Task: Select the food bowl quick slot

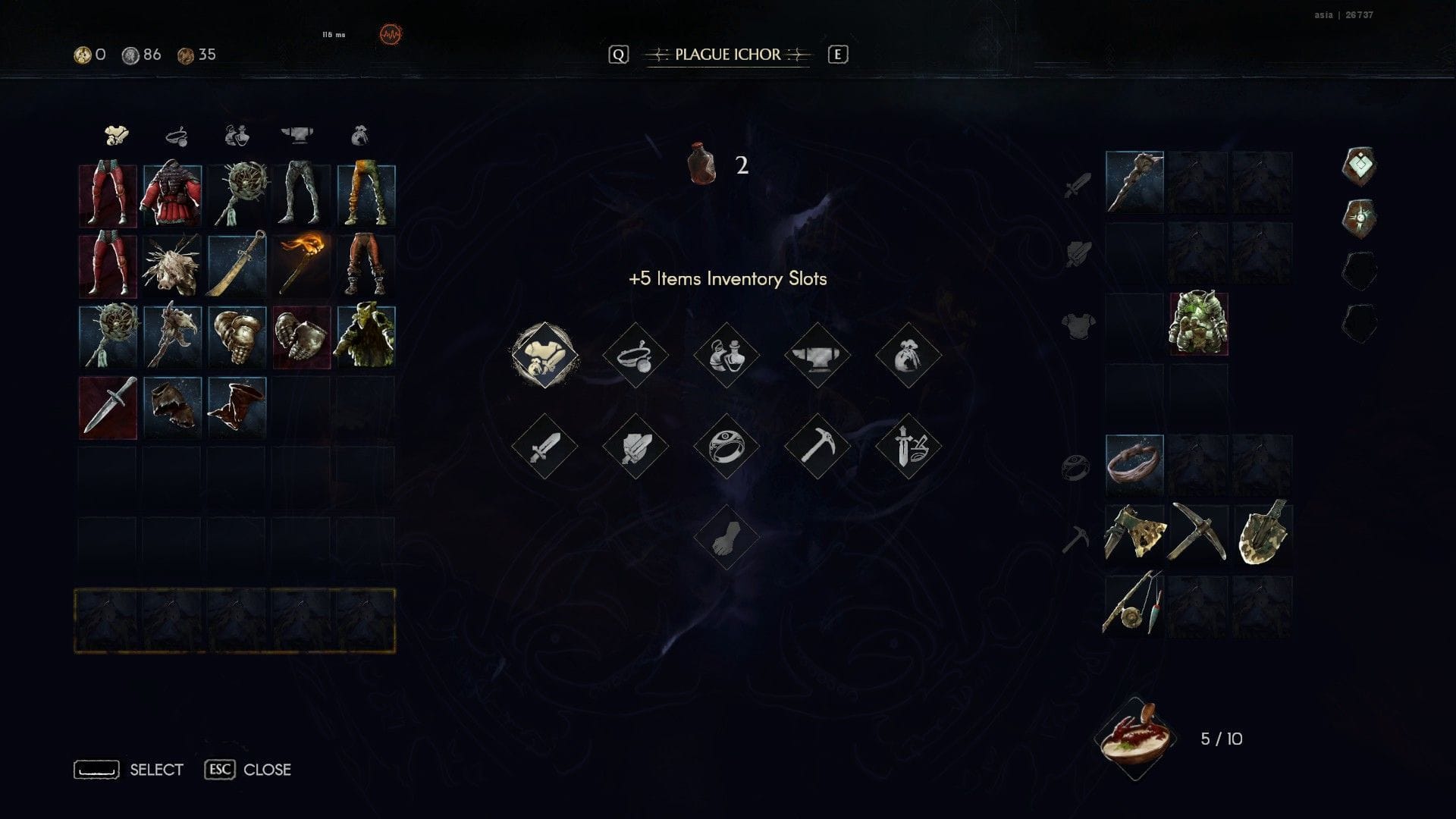Action: [1134, 738]
